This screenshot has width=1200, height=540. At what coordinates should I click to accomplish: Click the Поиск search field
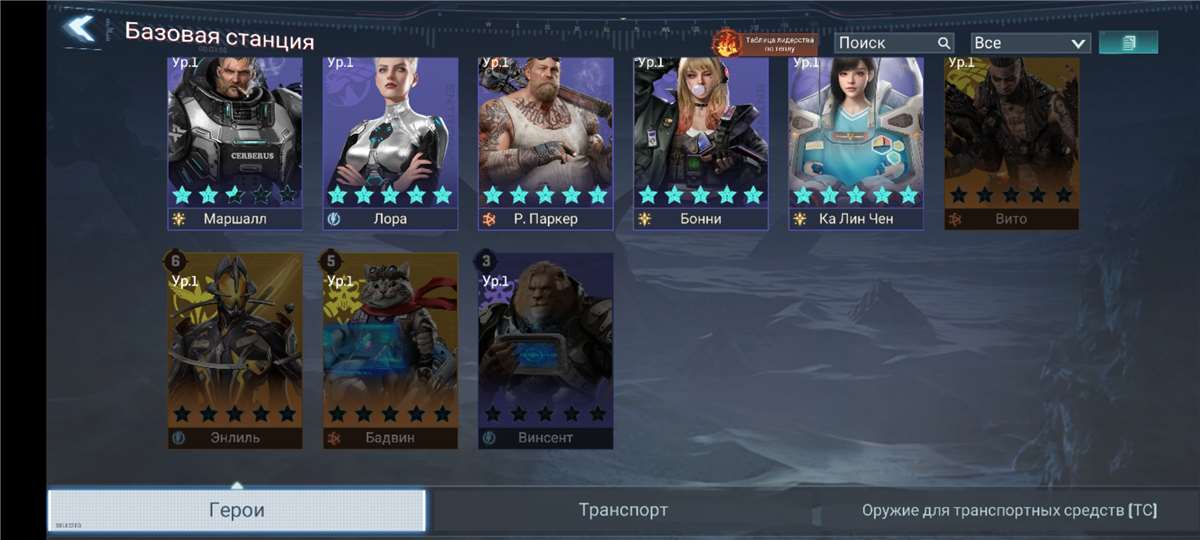886,43
